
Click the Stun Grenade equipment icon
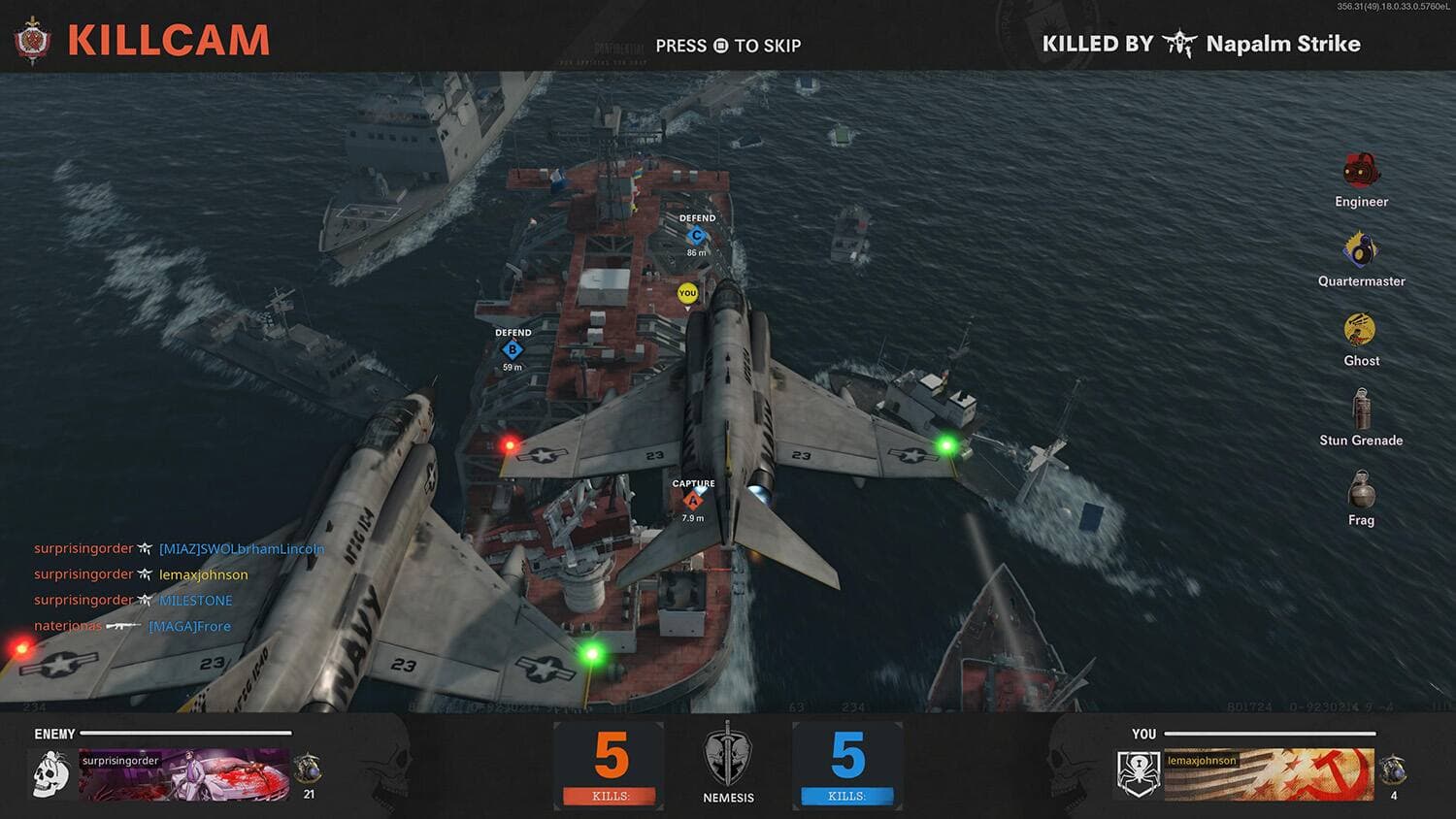(1361, 409)
